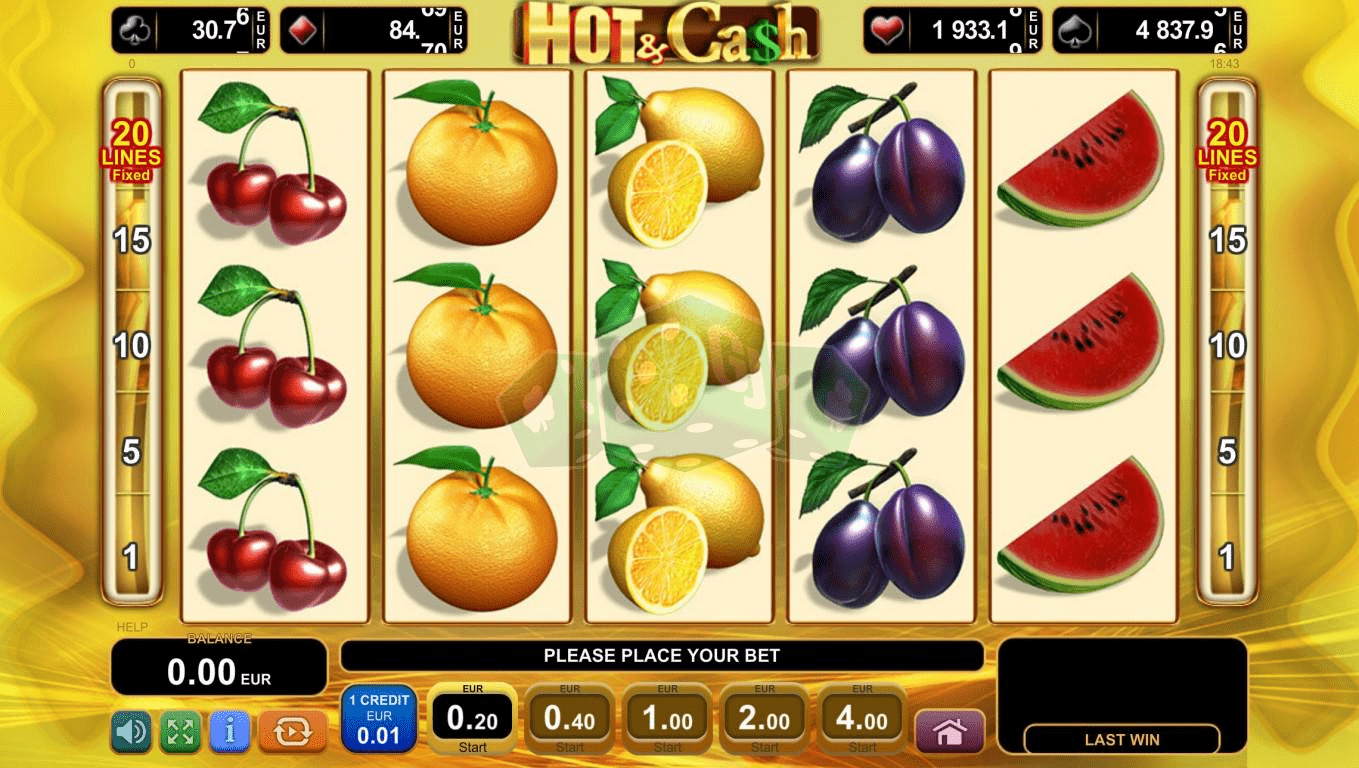Choose the 2.00 EUR bet
The width and height of the screenshot is (1359, 768).
tap(764, 718)
